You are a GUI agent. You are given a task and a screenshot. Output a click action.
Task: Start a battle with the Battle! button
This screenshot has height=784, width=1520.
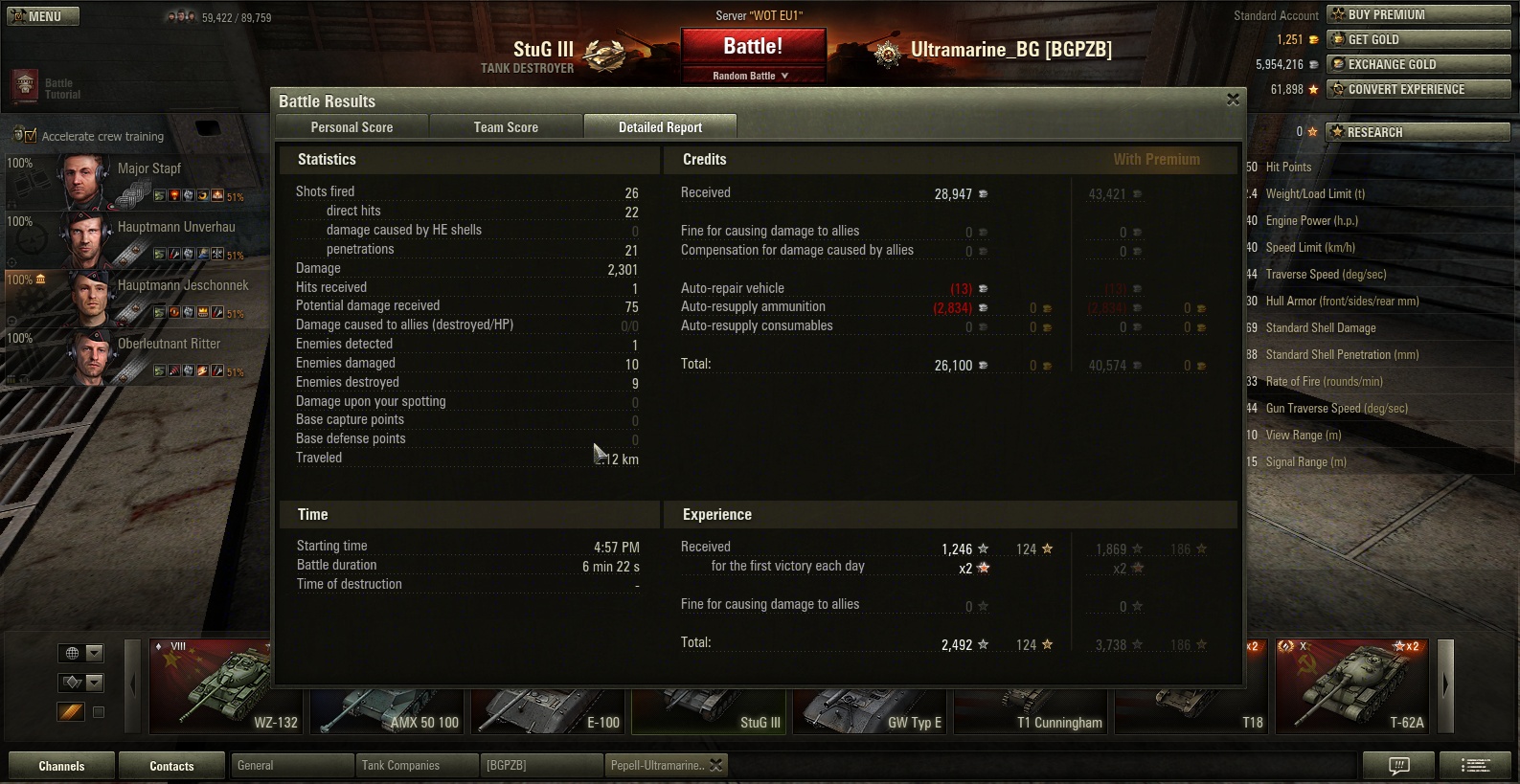753,47
